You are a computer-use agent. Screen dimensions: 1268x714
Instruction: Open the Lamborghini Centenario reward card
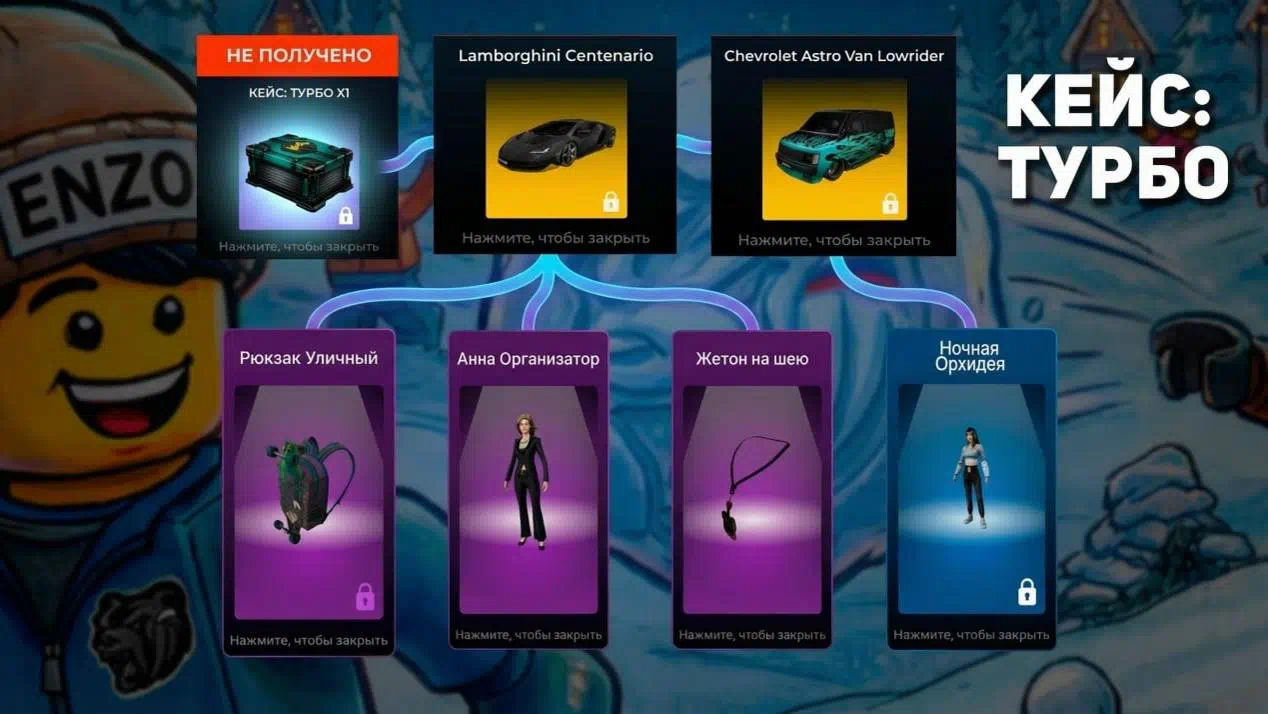[555, 148]
